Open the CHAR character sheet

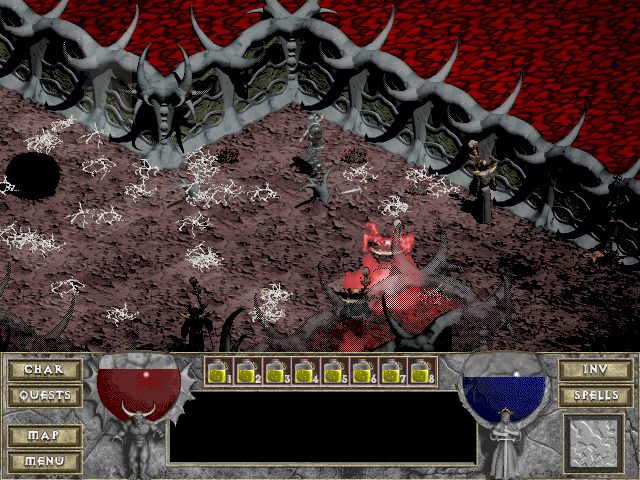[44, 370]
